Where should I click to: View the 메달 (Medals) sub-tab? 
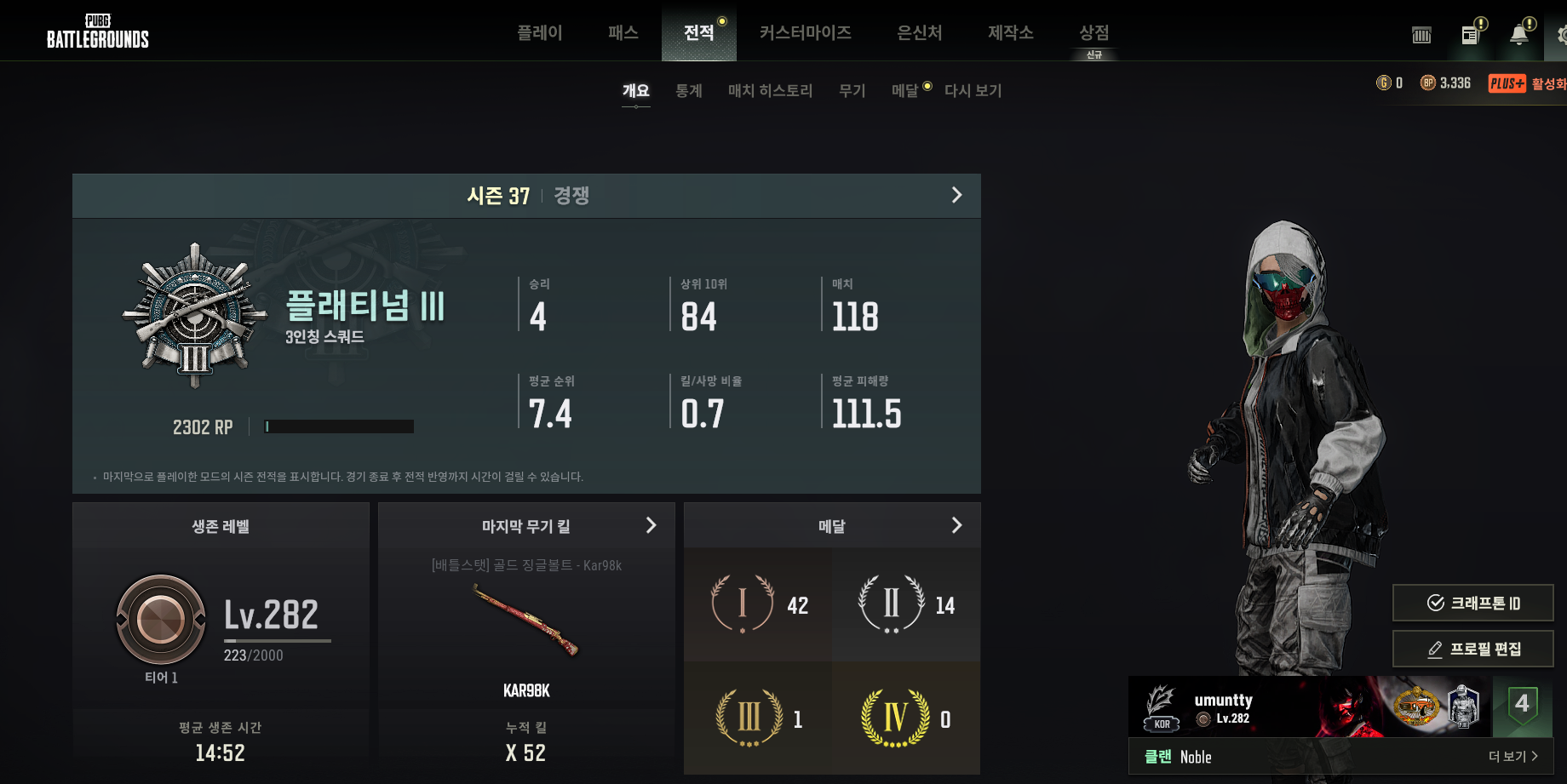coord(904,90)
